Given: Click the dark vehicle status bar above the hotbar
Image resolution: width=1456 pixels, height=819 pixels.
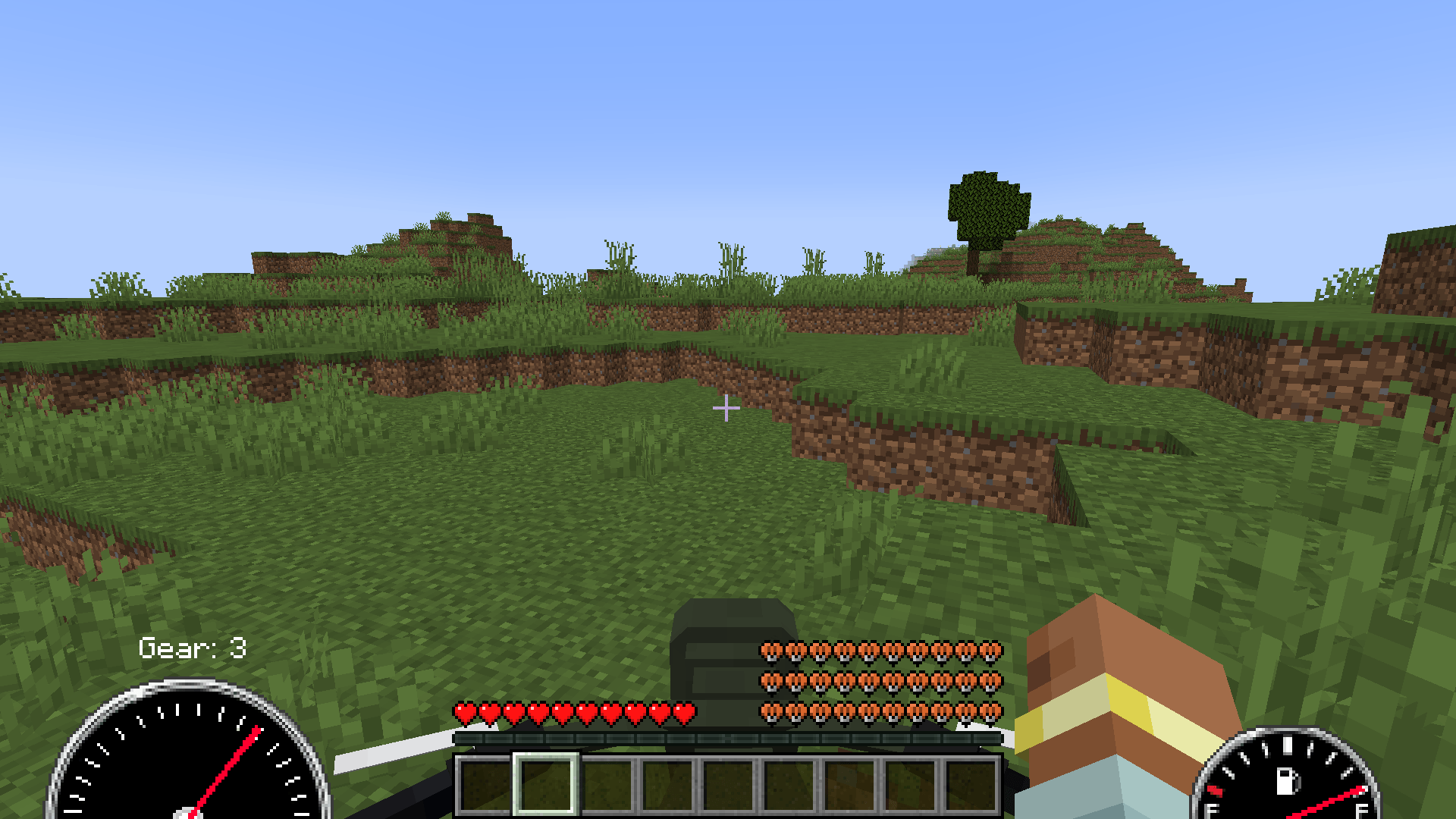Looking at the screenshot, I should pos(728,736).
